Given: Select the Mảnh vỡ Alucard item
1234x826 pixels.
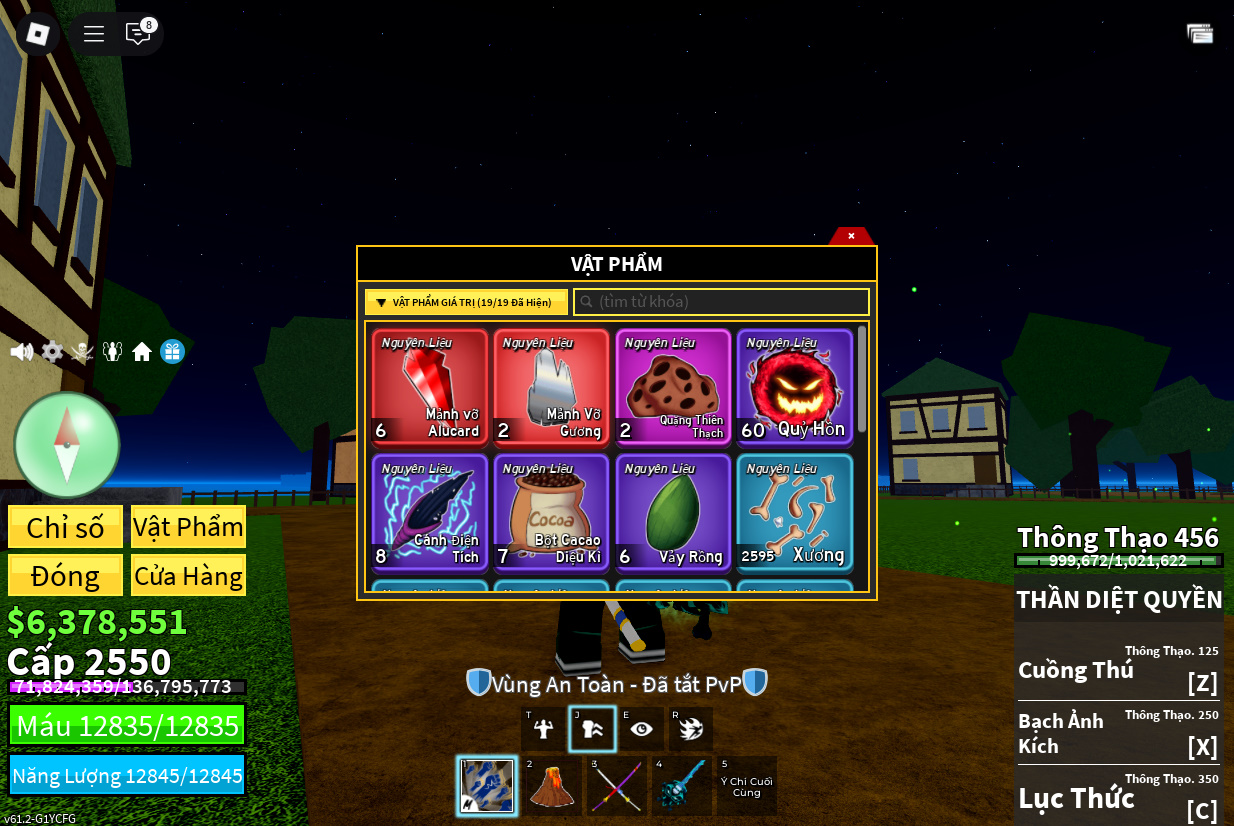Looking at the screenshot, I should [430, 386].
